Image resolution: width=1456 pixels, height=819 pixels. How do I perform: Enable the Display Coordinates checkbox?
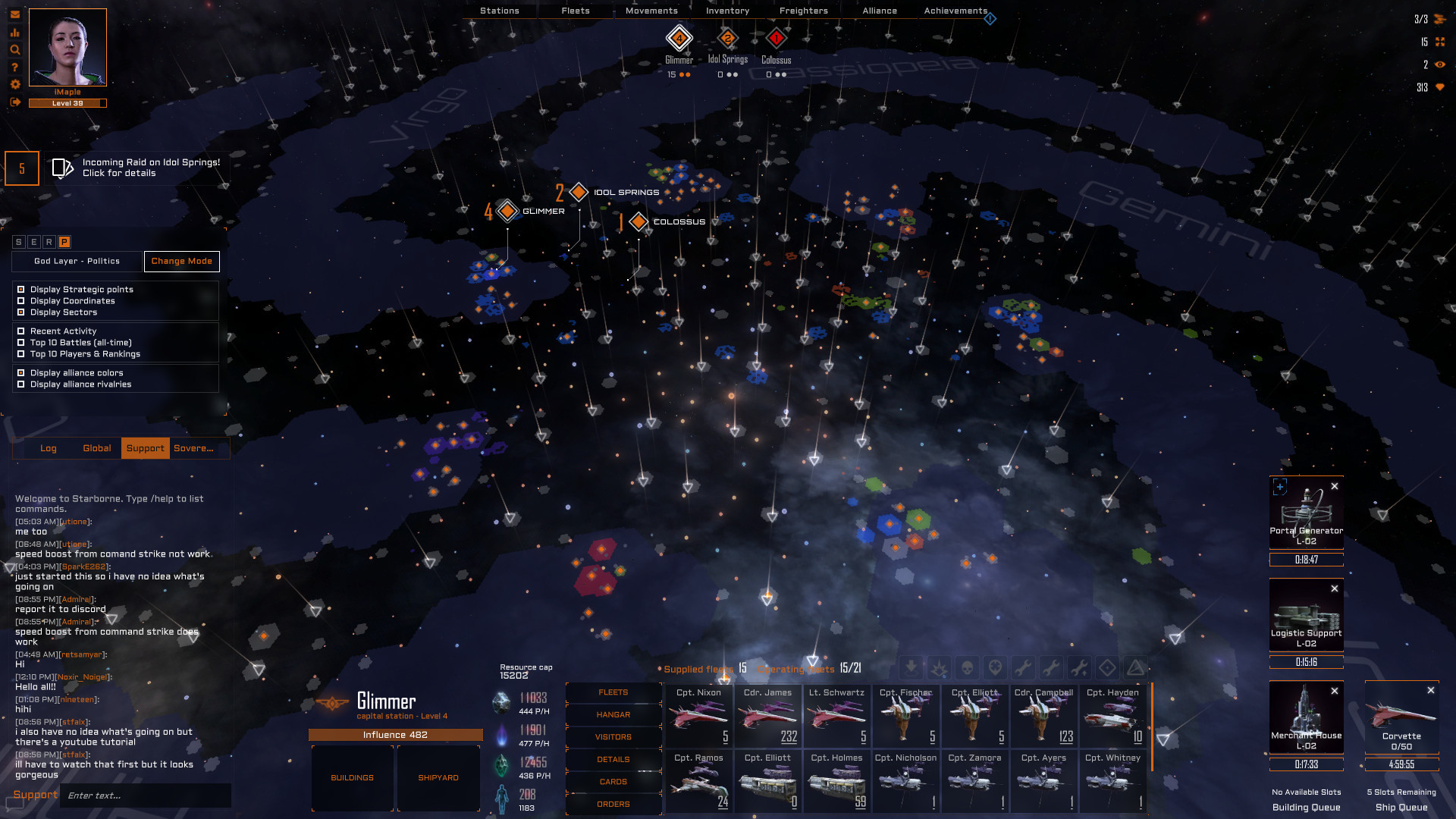[x=20, y=300]
